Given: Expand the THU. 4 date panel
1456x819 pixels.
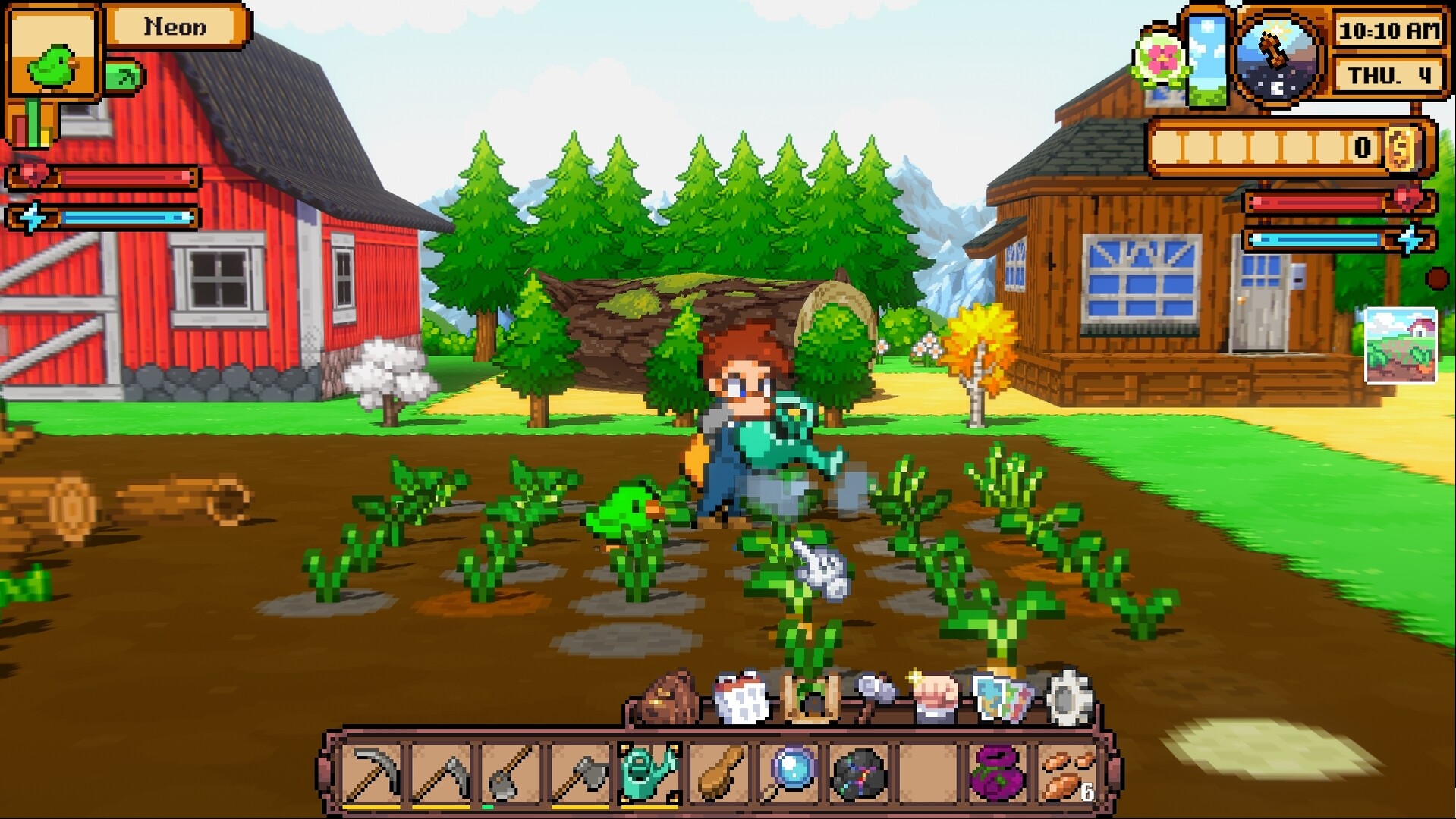Looking at the screenshot, I should [x=1388, y=74].
